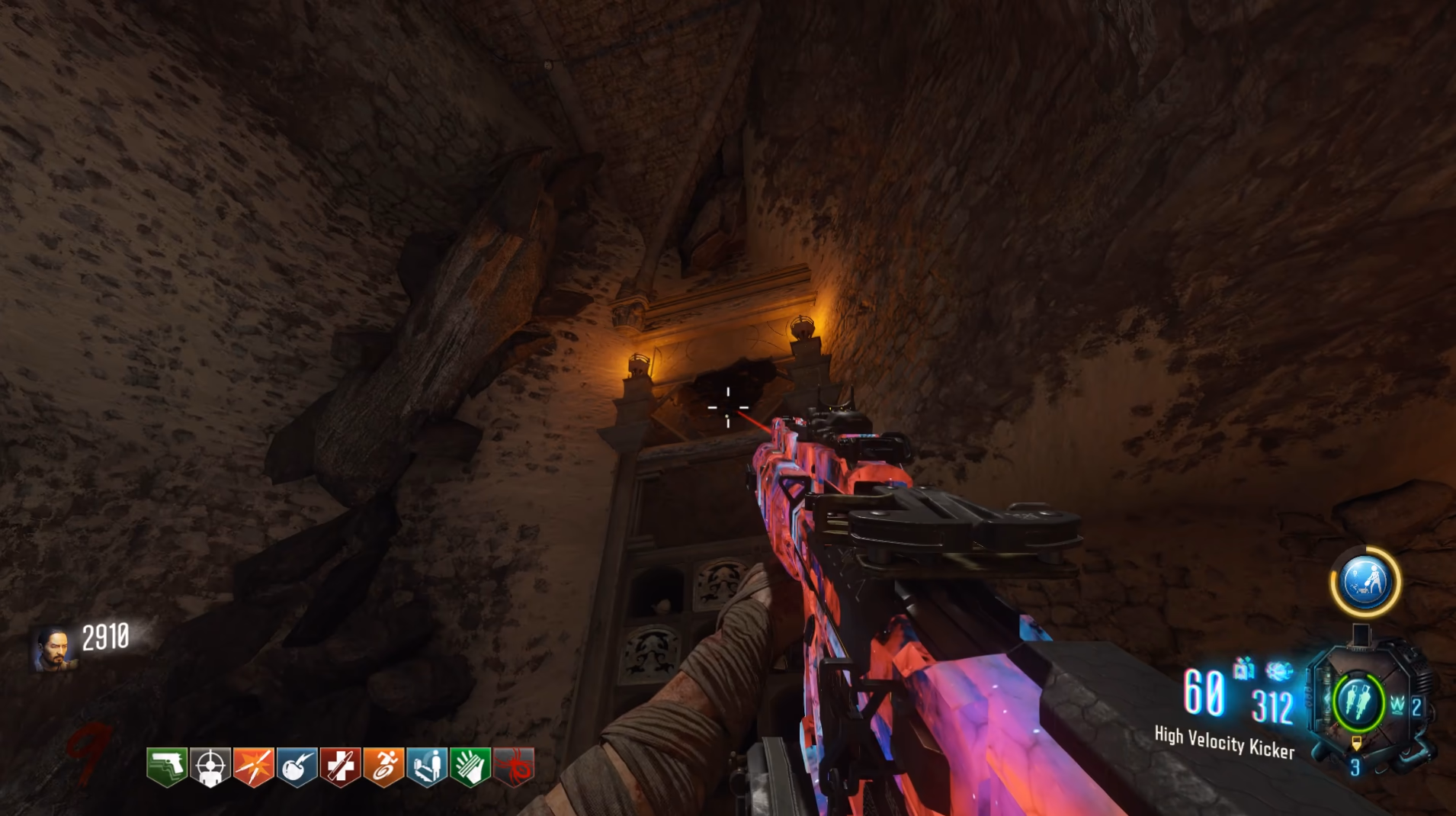This screenshot has width=1456, height=816.
Task: Select the Stamin-Up running man perk
Action: pos(383,766)
